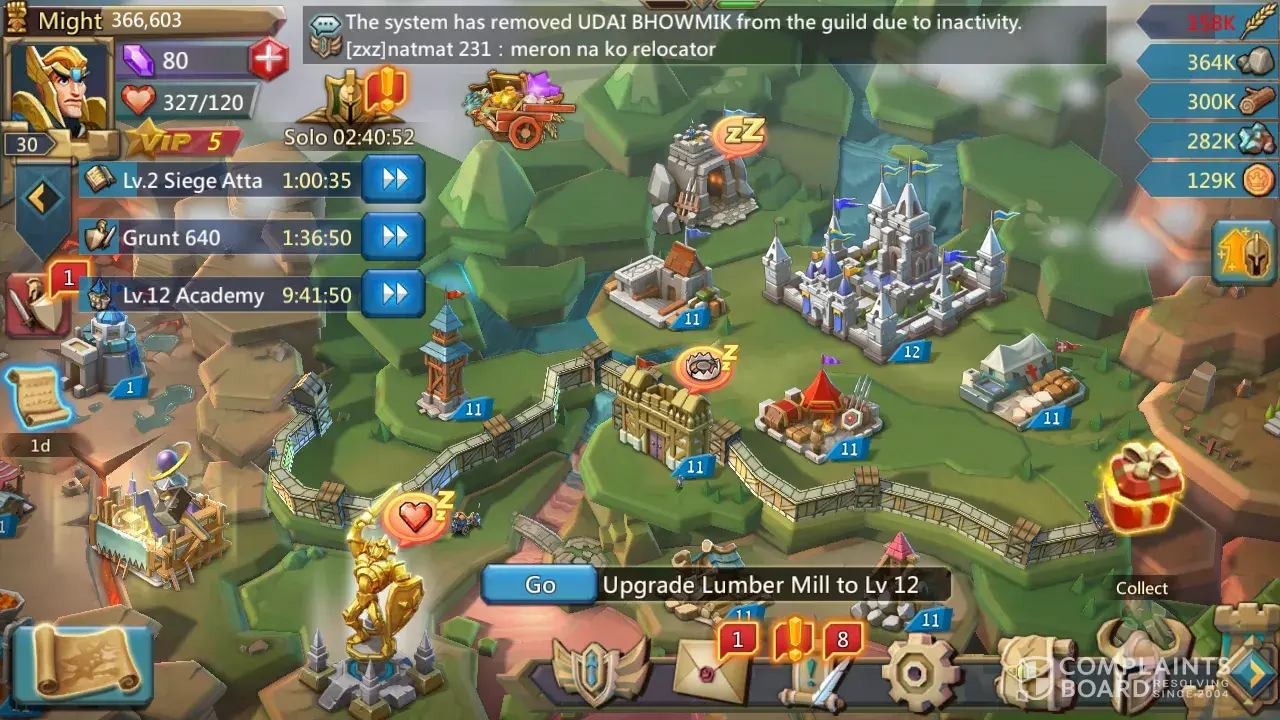Screen dimensions: 1280x720
Task: Open the VIP 5 badge
Action: (185, 141)
